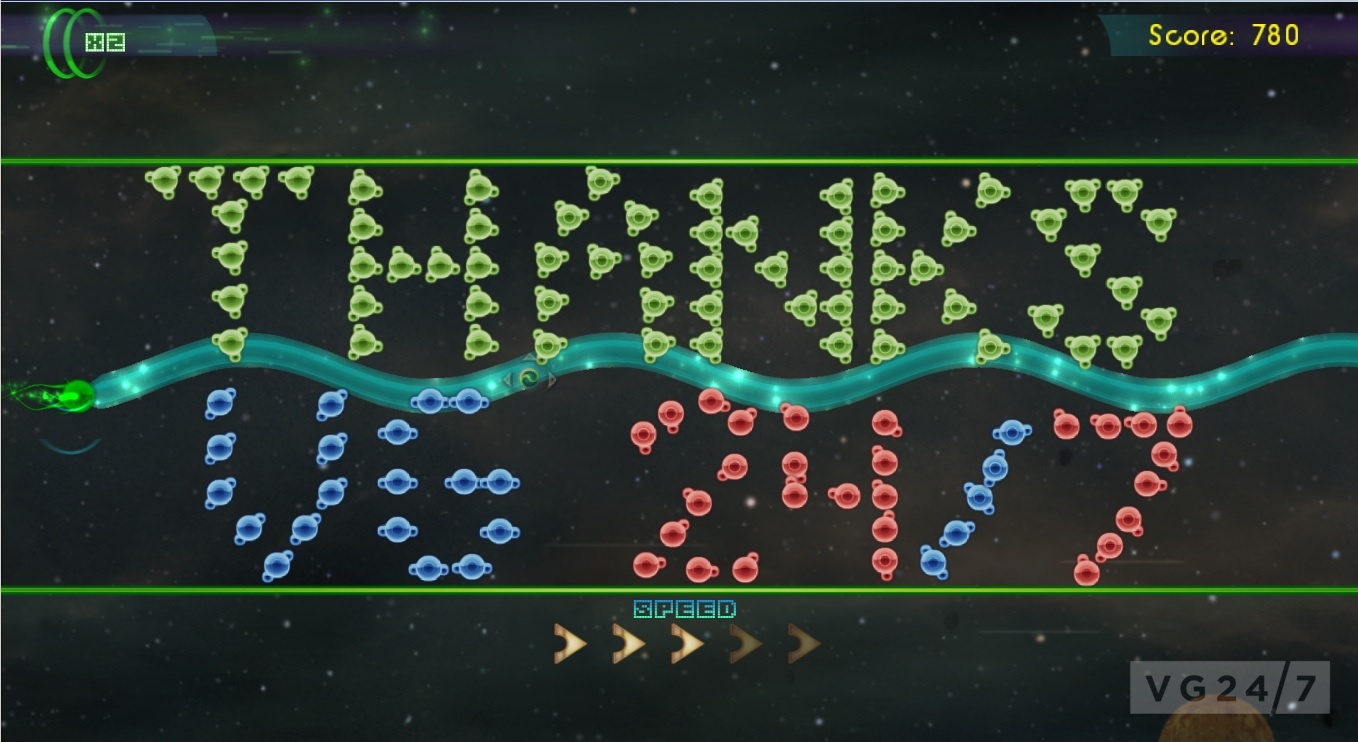Click the green snake head on the left track
Screen dimensions: 1358x742
75,394
